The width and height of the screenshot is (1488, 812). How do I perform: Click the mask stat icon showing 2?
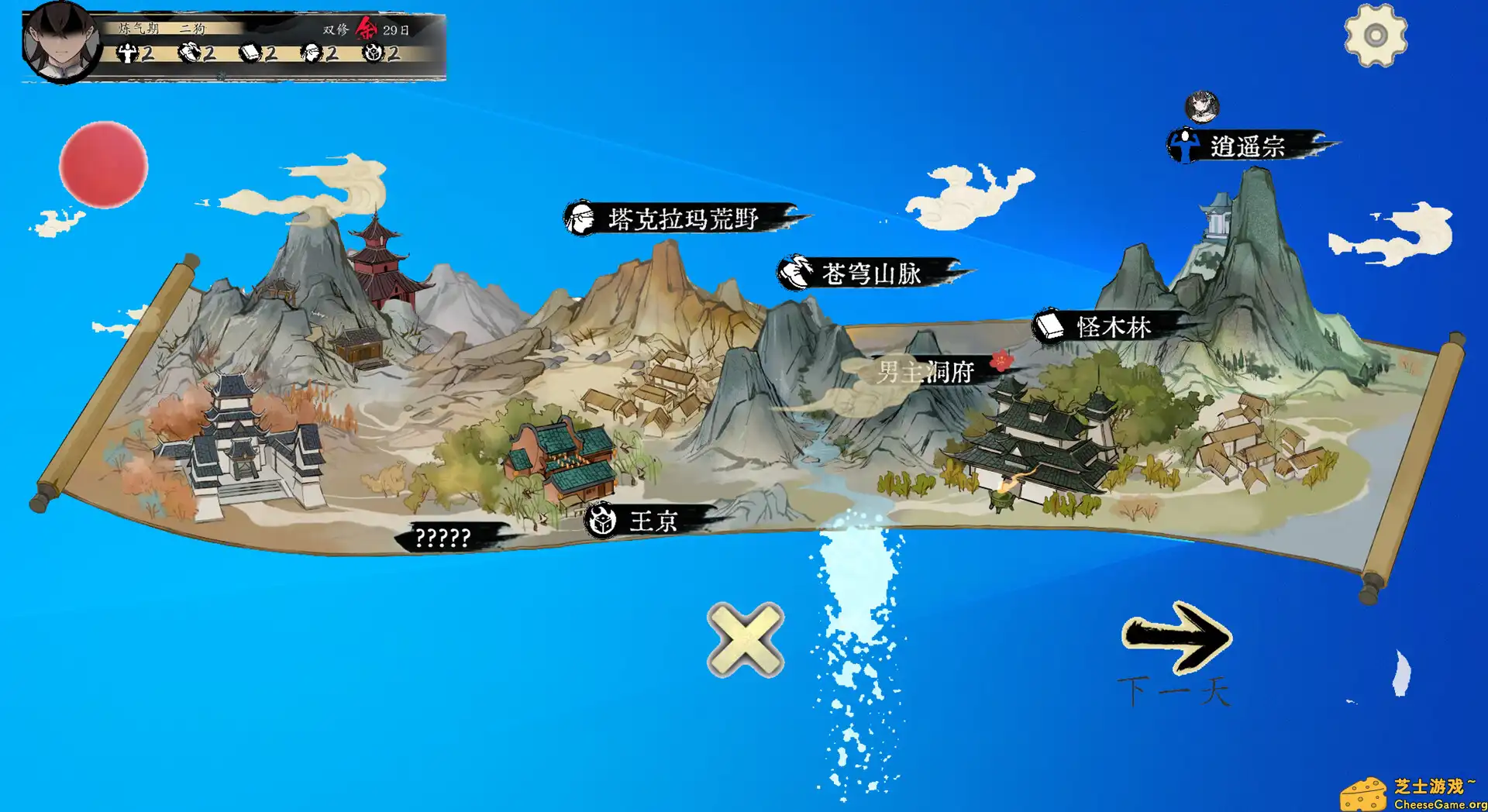click(313, 54)
